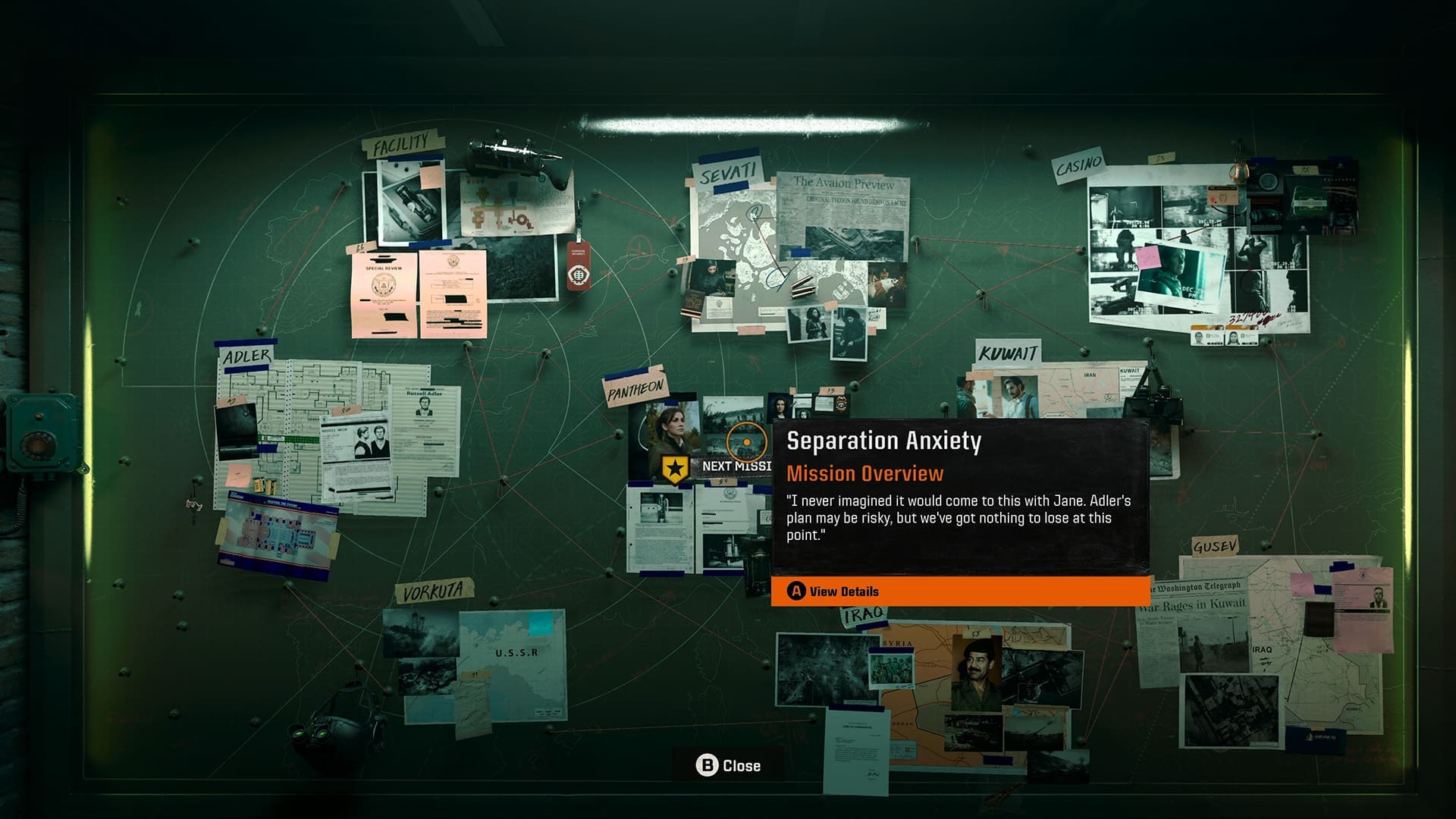Select the KUWAIT evidence label

[1009, 350]
